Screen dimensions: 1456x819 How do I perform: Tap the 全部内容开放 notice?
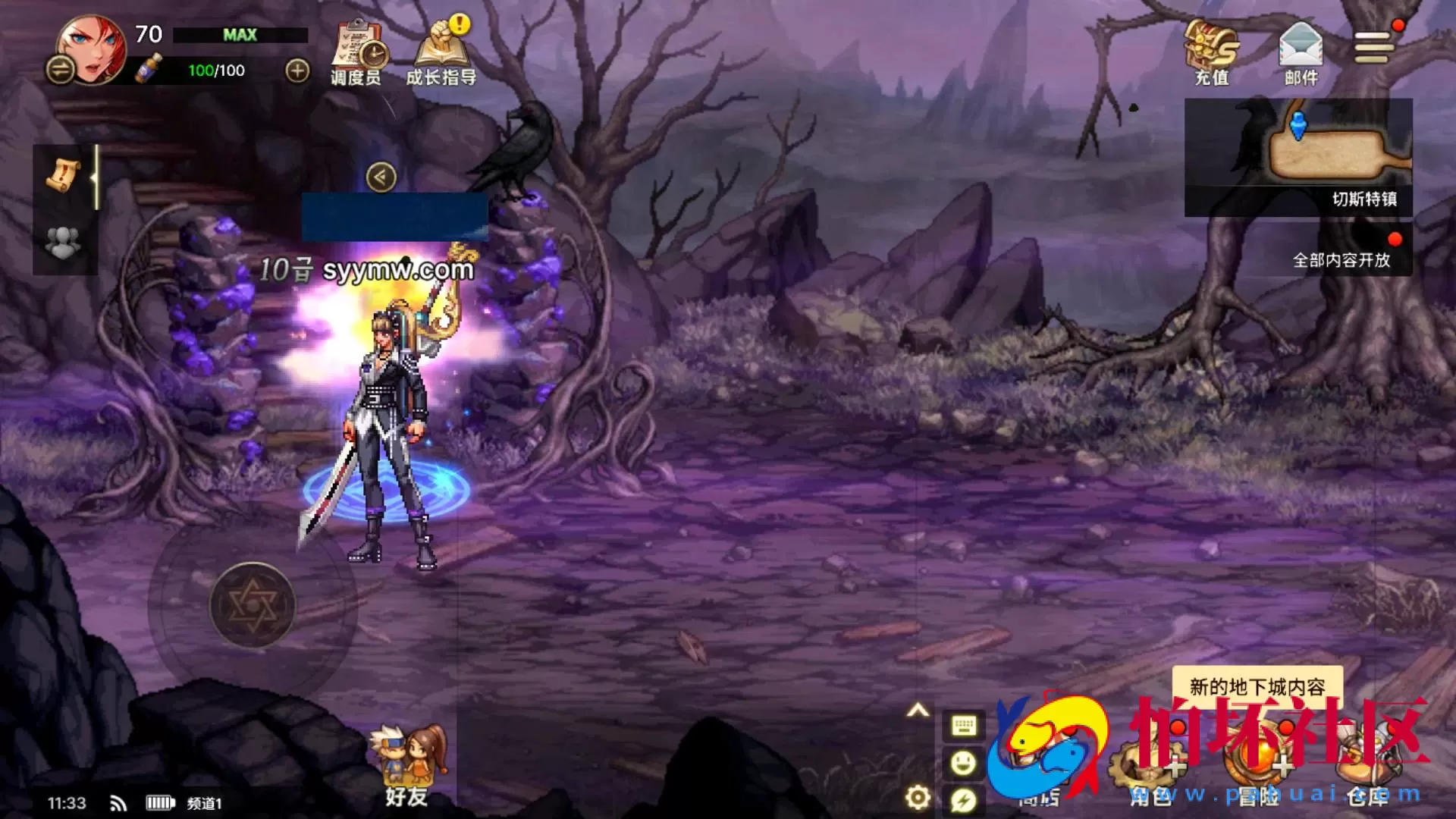click(x=1341, y=259)
